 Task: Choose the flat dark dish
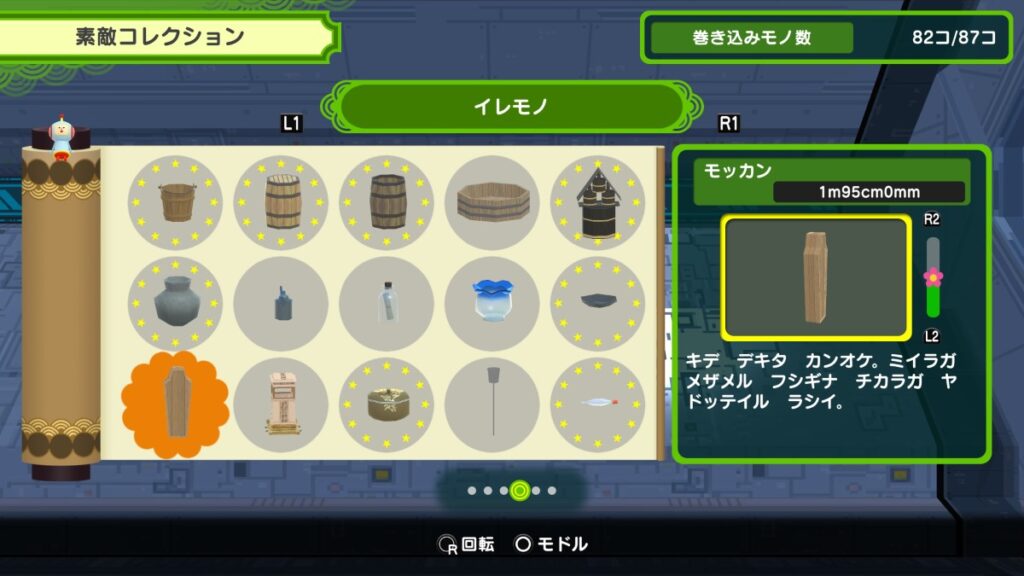coord(597,303)
